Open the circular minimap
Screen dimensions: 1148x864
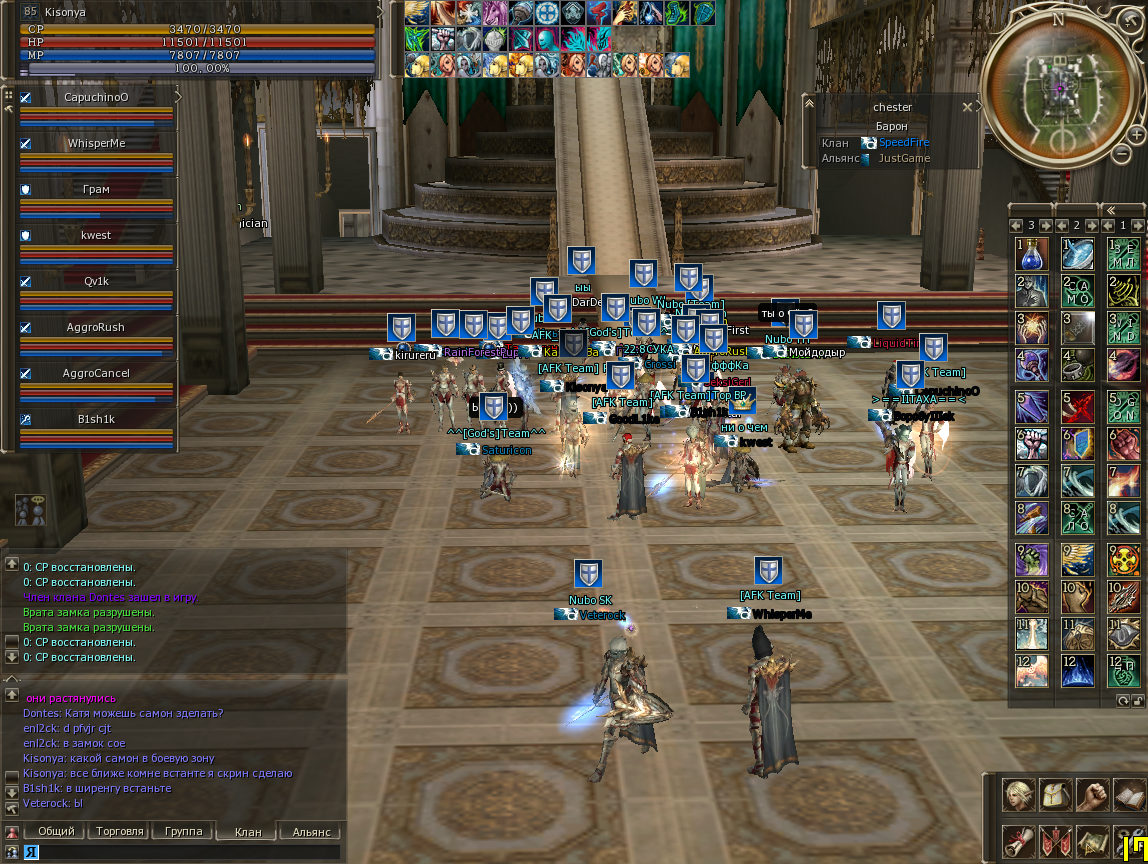(1059, 87)
